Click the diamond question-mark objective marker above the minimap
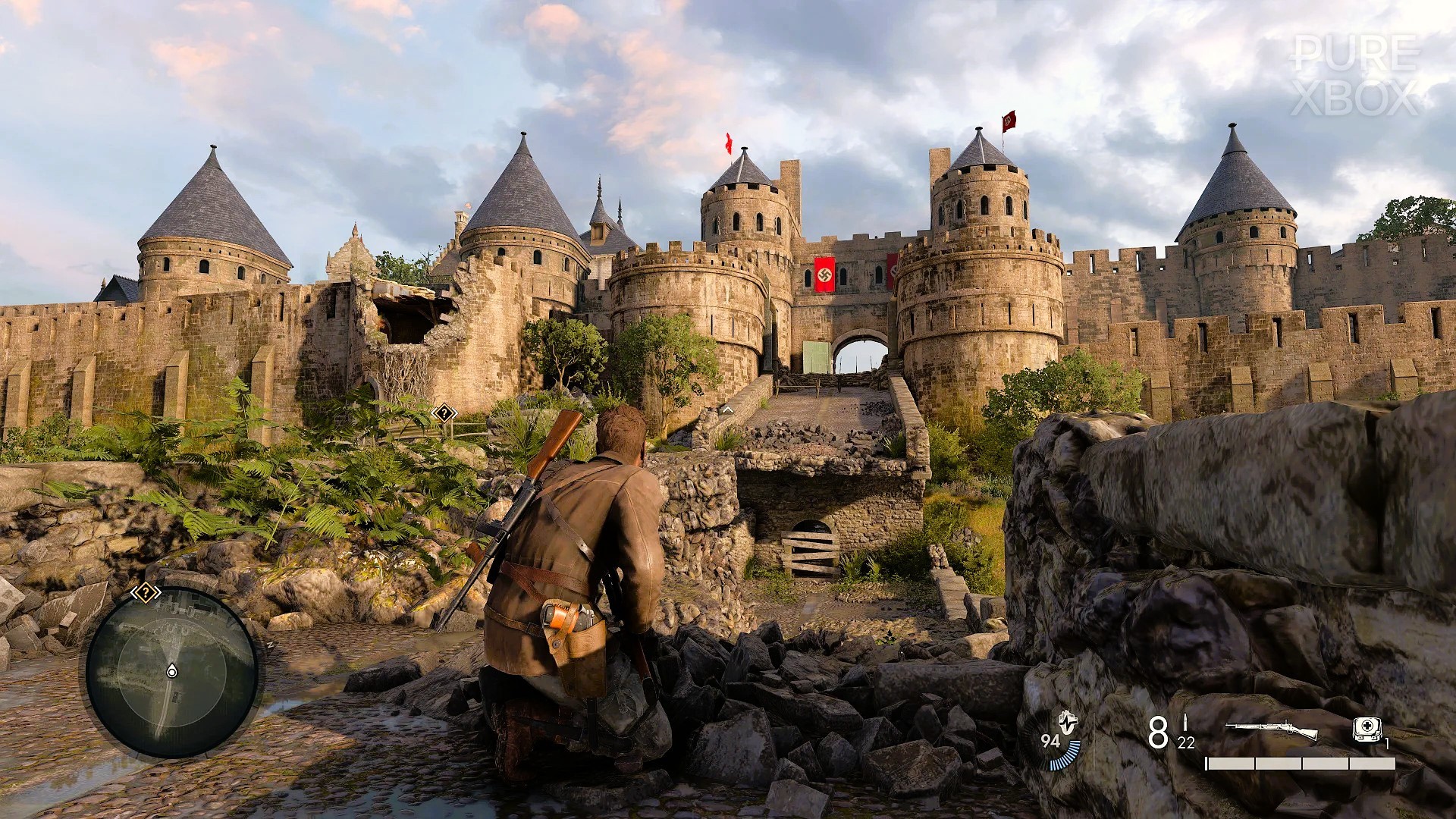The height and width of the screenshot is (819, 1456). [146, 593]
